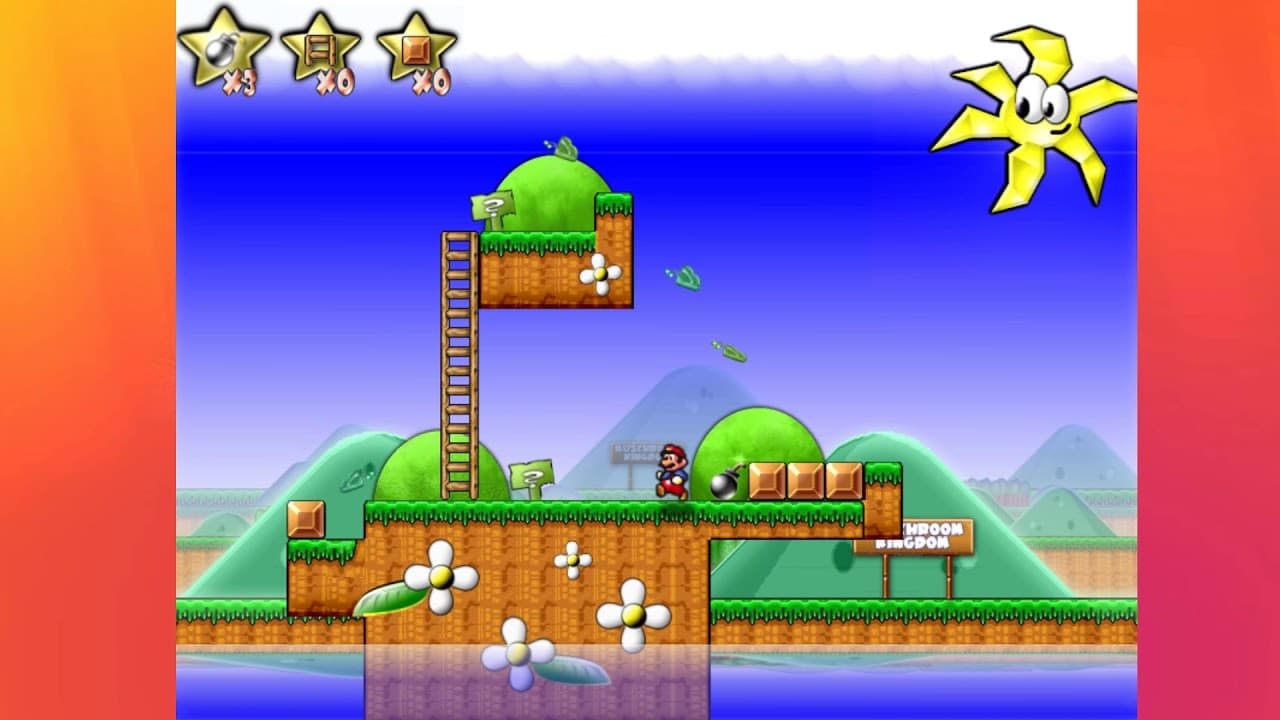This screenshot has width=1280, height=720.
Task: Select the block item counter star in HUD
Action: 415,48
